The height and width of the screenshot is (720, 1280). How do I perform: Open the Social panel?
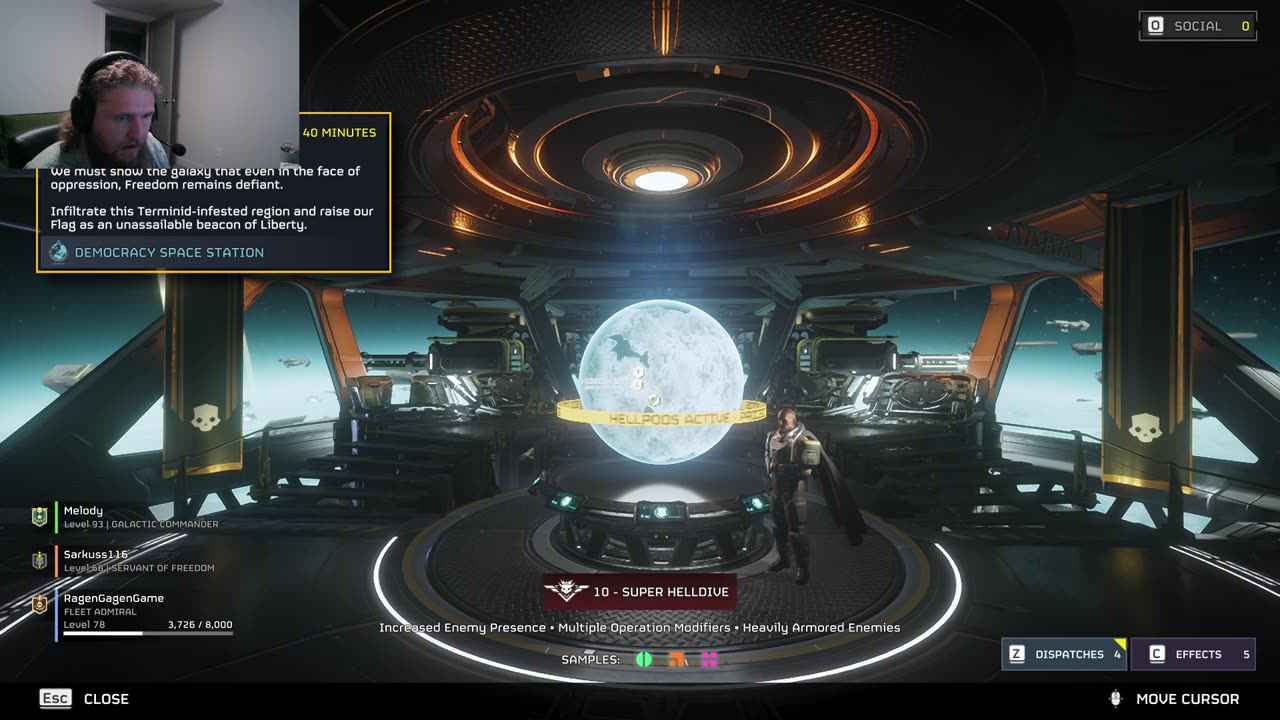pyautogui.click(x=1197, y=26)
